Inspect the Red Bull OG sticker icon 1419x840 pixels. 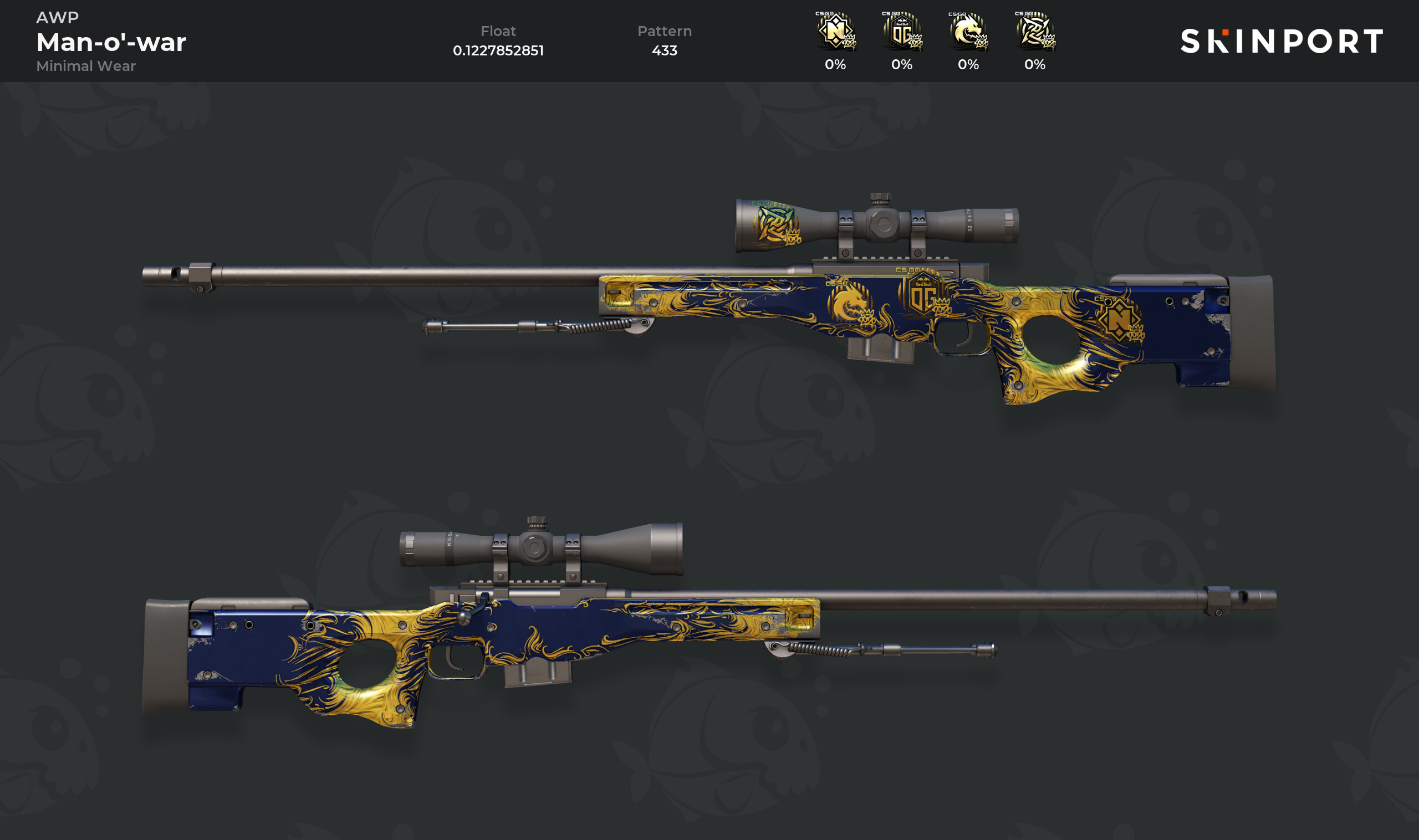tap(902, 32)
